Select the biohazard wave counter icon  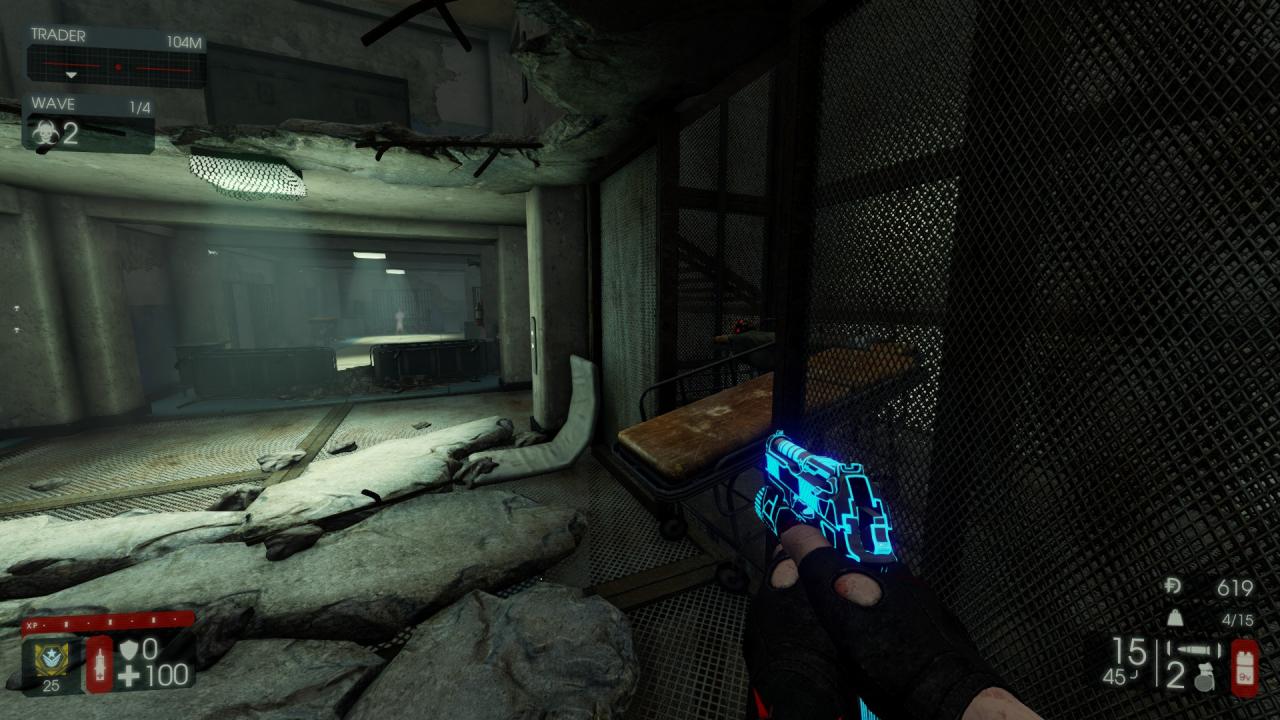tap(45, 133)
